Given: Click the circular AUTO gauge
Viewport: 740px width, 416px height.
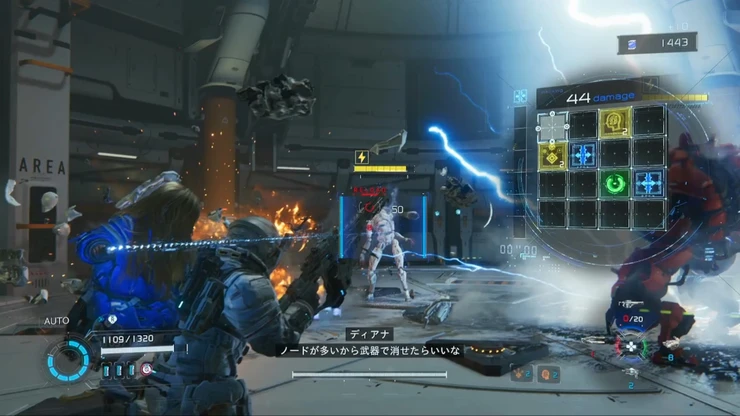Looking at the screenshot, I should pos(70,357).
